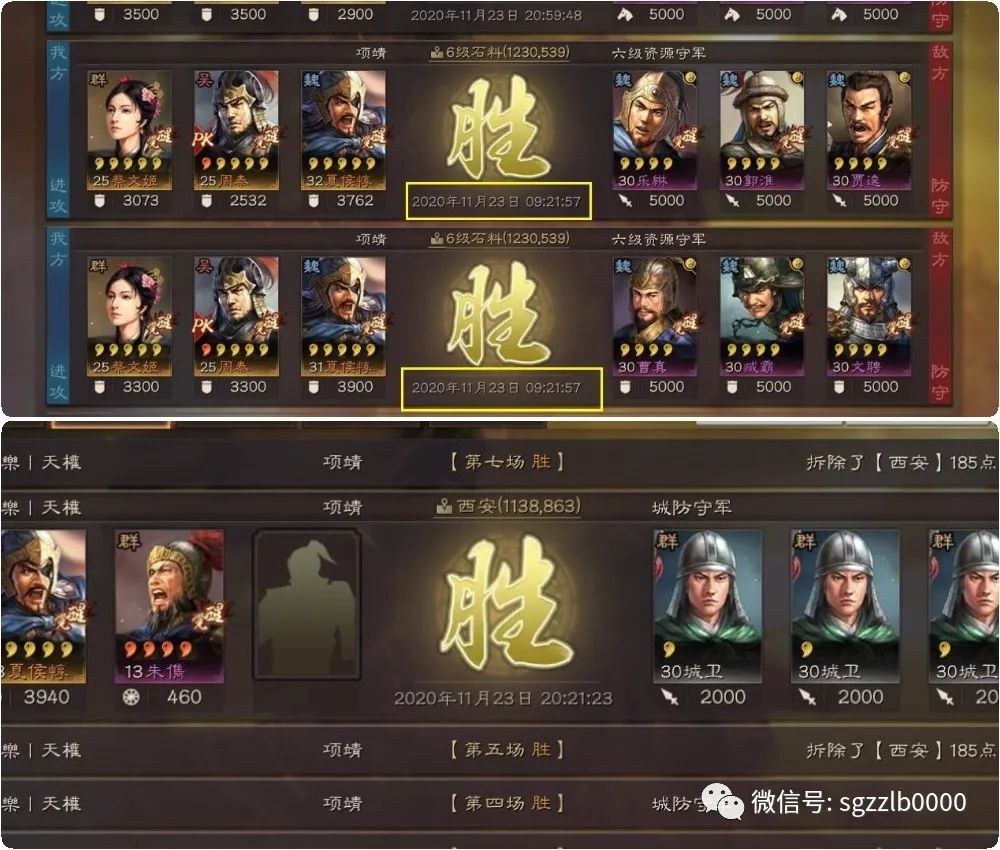Click the 文聘 defender hero card
This screenshot has width=1000, height=850.
click(x=868, y=316)
